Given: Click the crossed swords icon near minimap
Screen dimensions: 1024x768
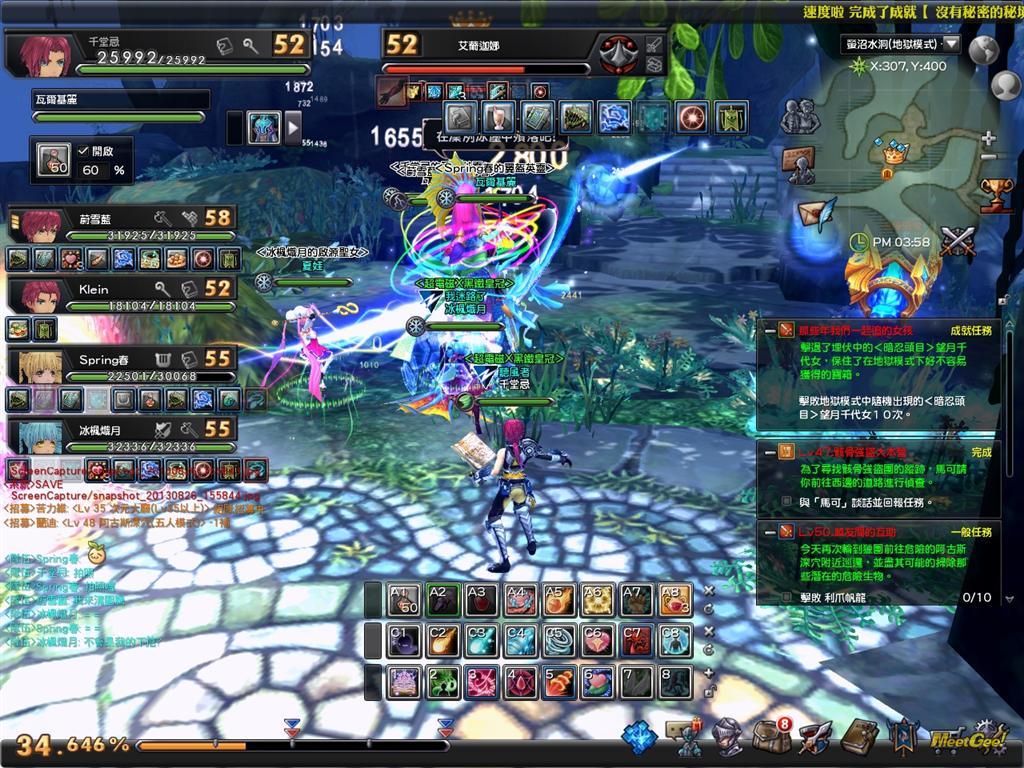Looking at the screenshot, I should [957, 241].
